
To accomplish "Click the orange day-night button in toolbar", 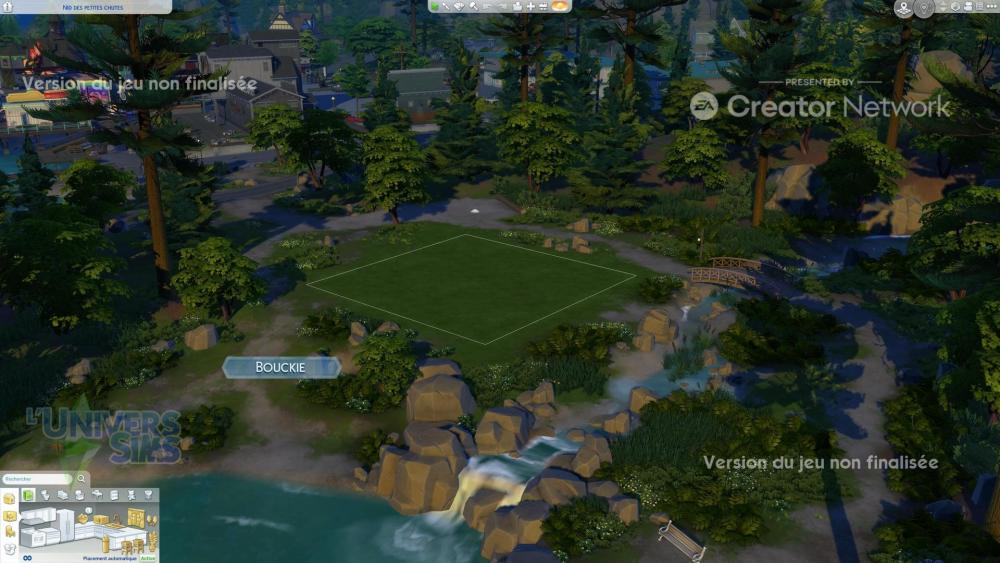I will click(561, 6).
